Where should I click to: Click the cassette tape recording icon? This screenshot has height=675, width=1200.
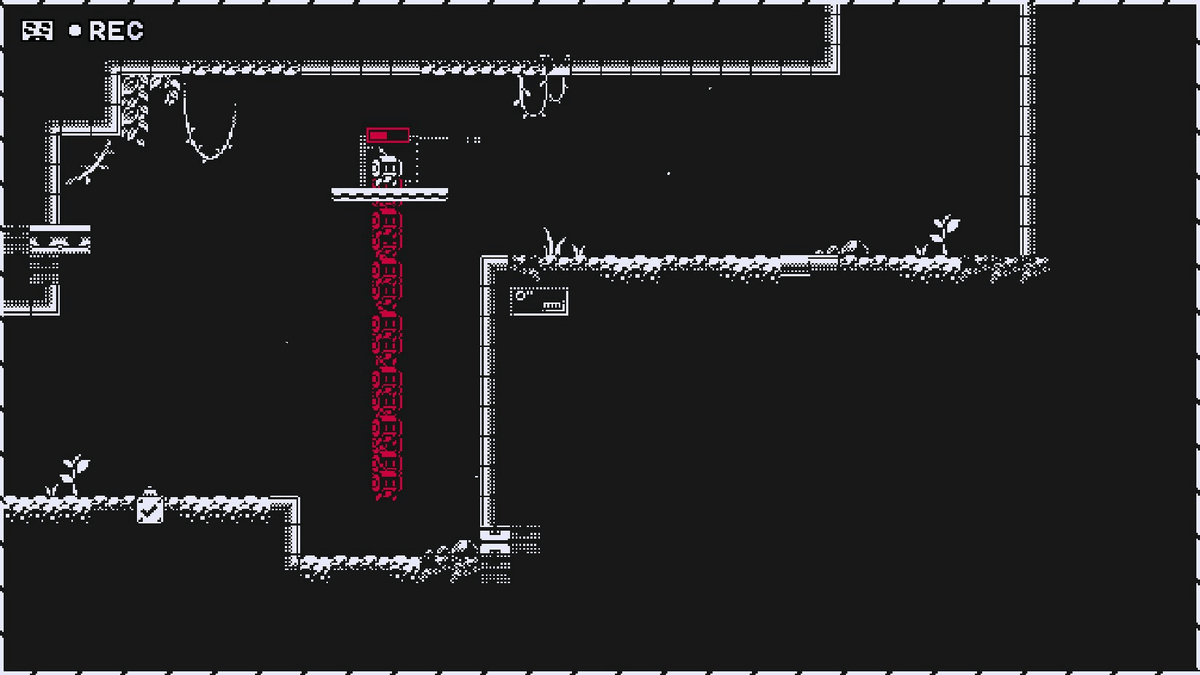(x=38, y=32)
